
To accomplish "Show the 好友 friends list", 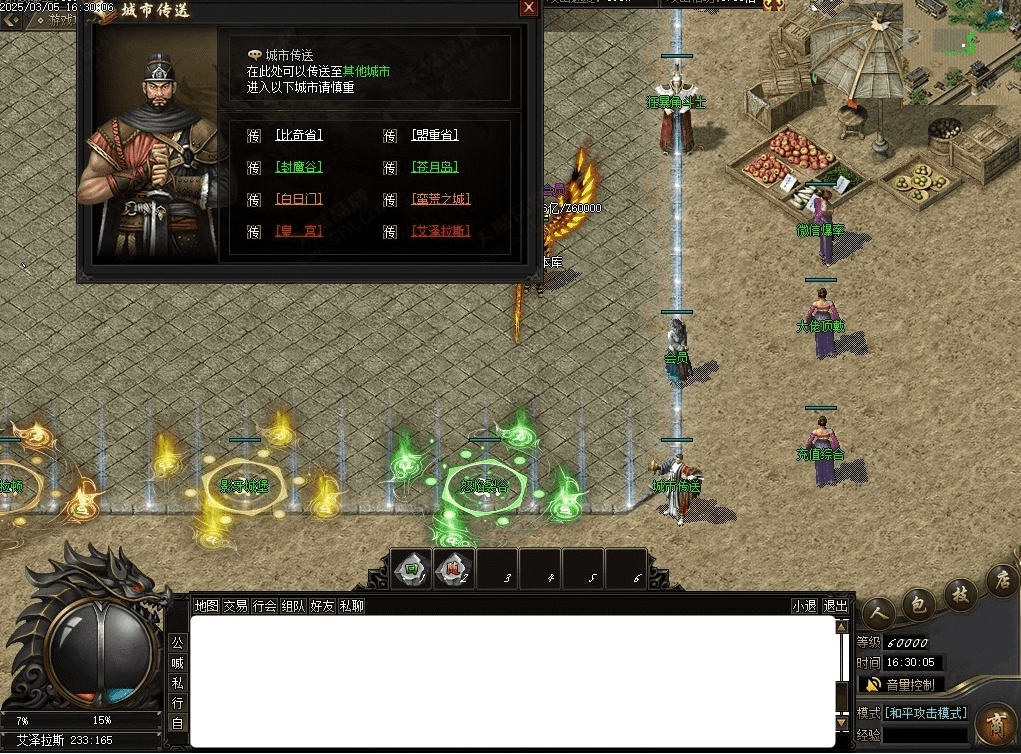I will [x=322, y=606].
